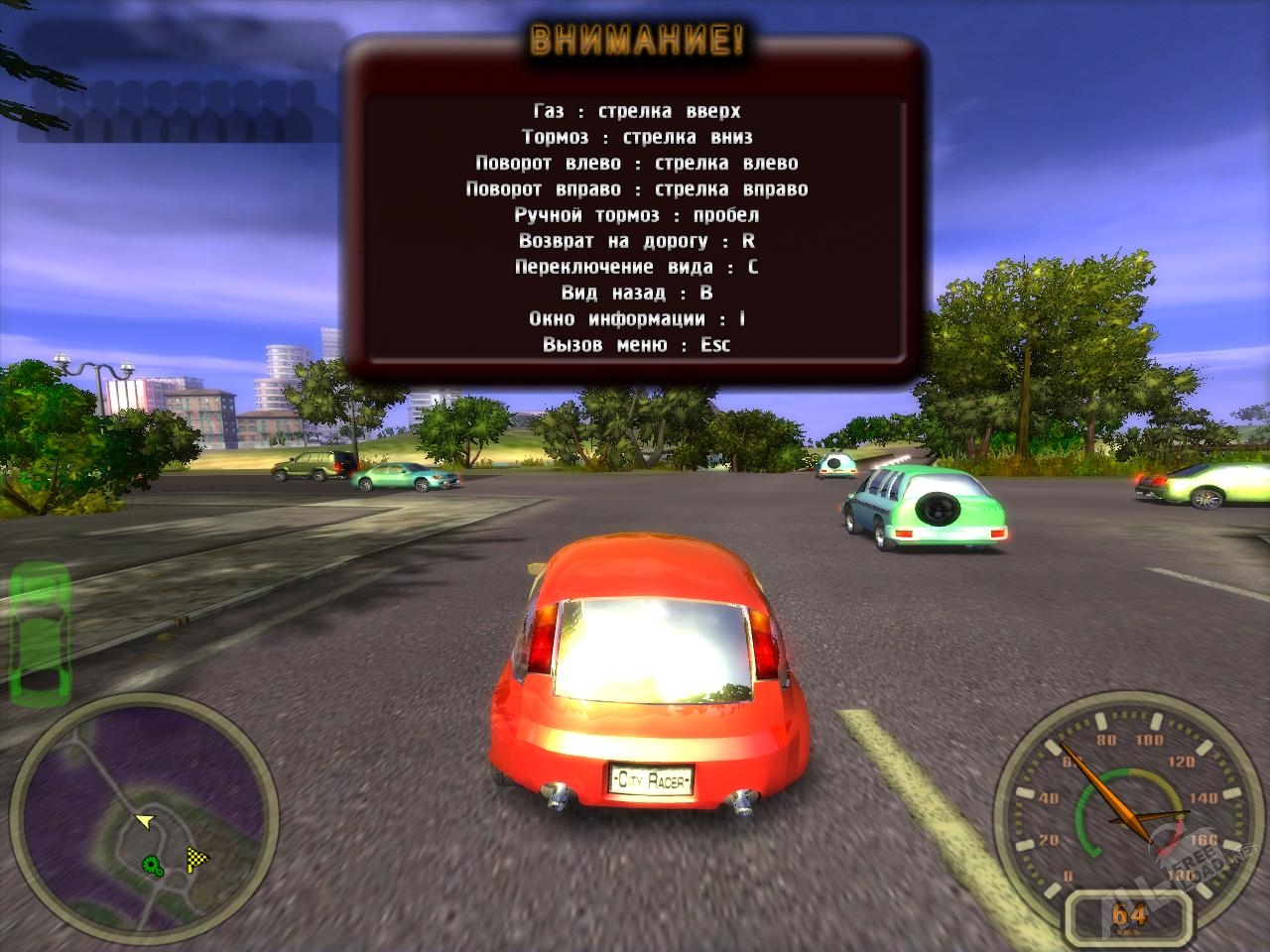Click the yellow player arrow on the minimap

pos(145,820)
